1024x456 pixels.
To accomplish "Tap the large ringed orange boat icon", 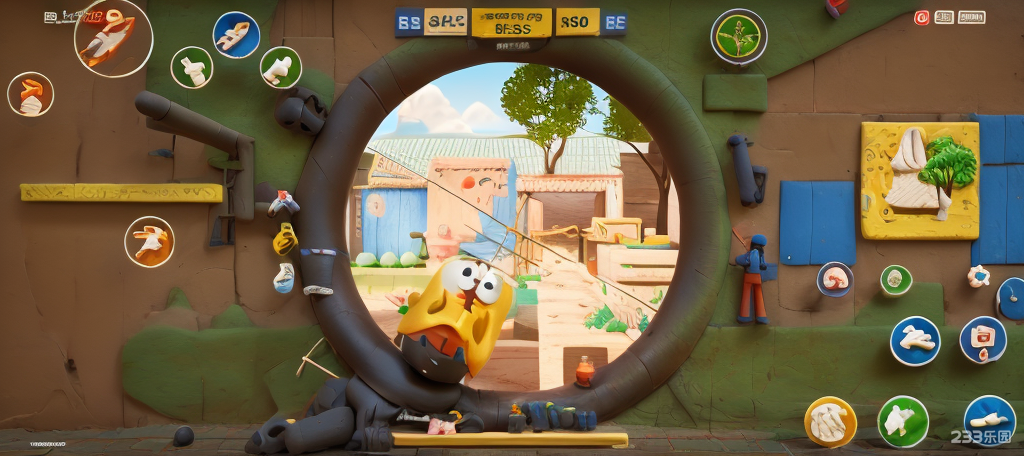I will pos(112,37).
